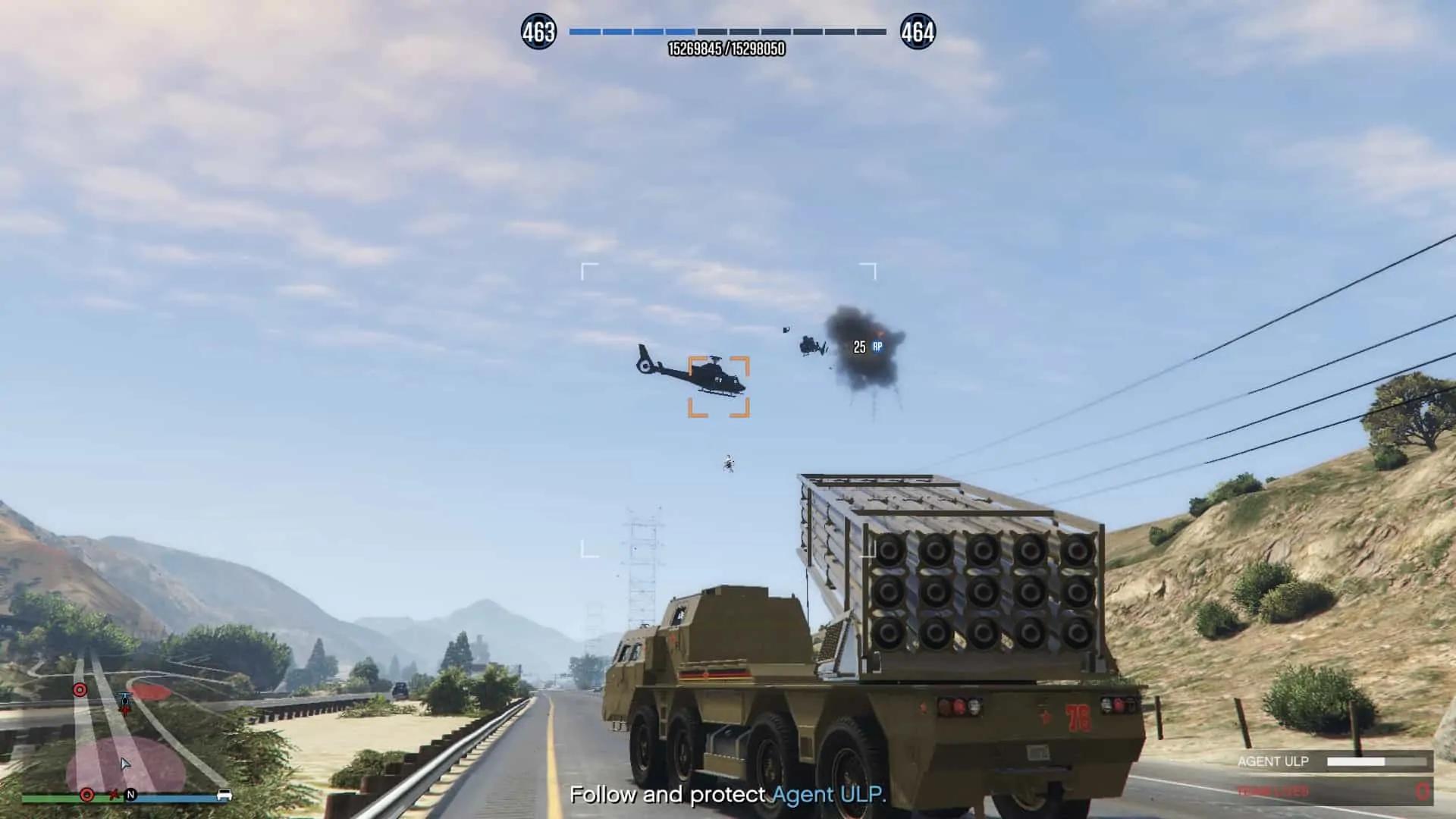1456x819 pixels.
Task: Click the white vehicle icon on the minimap
Action: (224, 795)
